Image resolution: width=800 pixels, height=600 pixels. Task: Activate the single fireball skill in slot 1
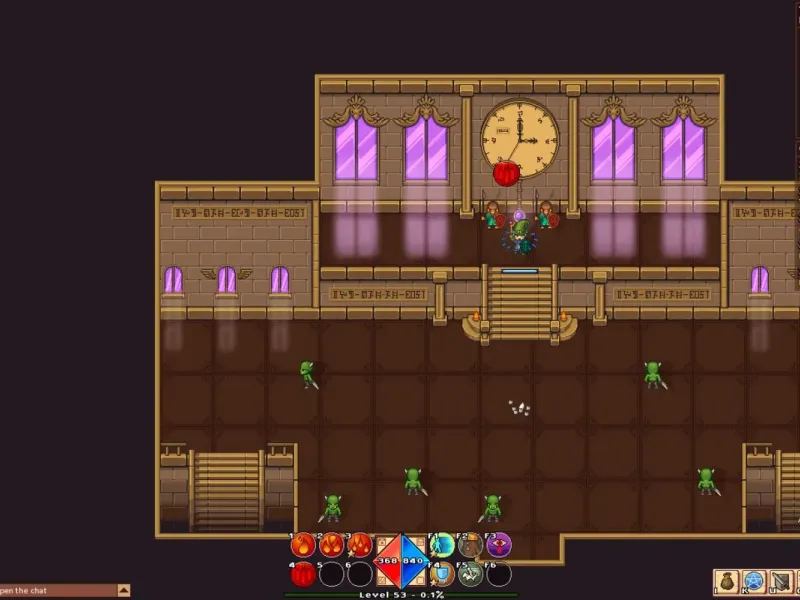(x=303, y=545)
